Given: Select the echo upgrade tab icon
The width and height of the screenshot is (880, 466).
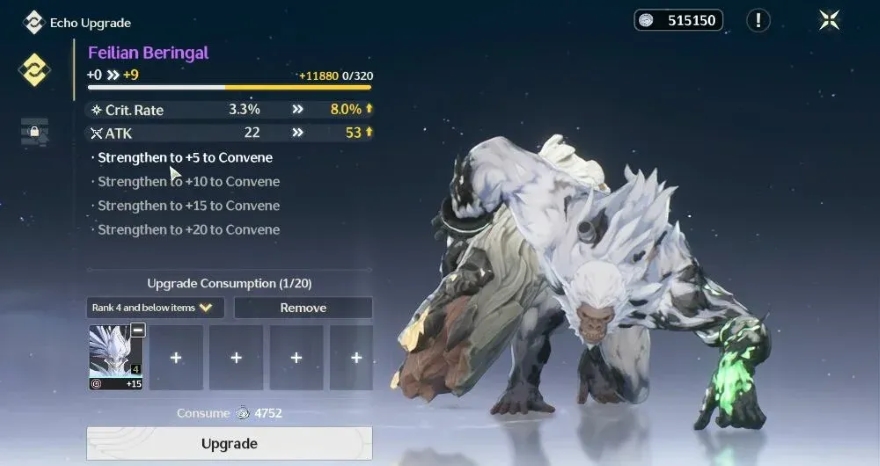Looking at the screenshot, I should [34, 69].
